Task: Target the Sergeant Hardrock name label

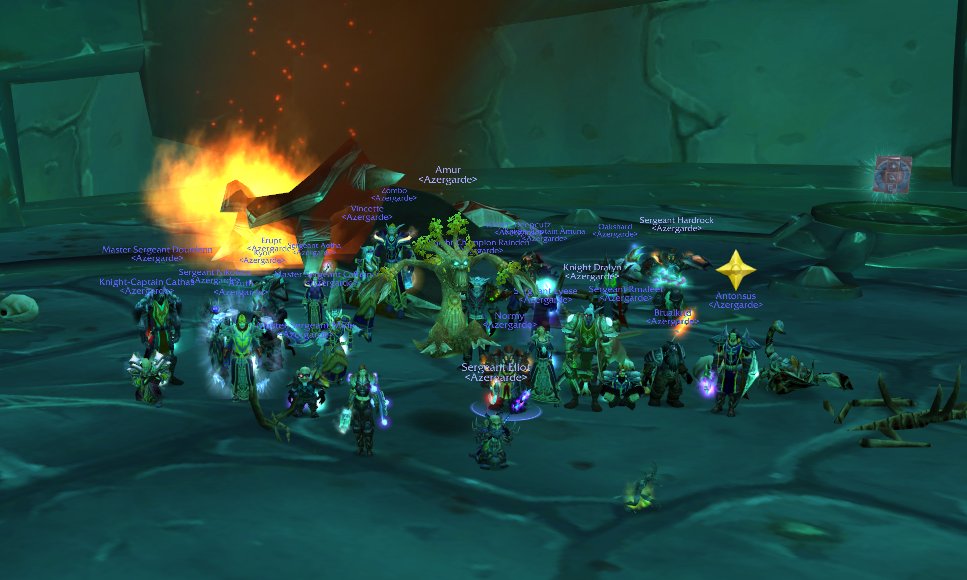Action: pyautogui.click(x=676, y=219)
